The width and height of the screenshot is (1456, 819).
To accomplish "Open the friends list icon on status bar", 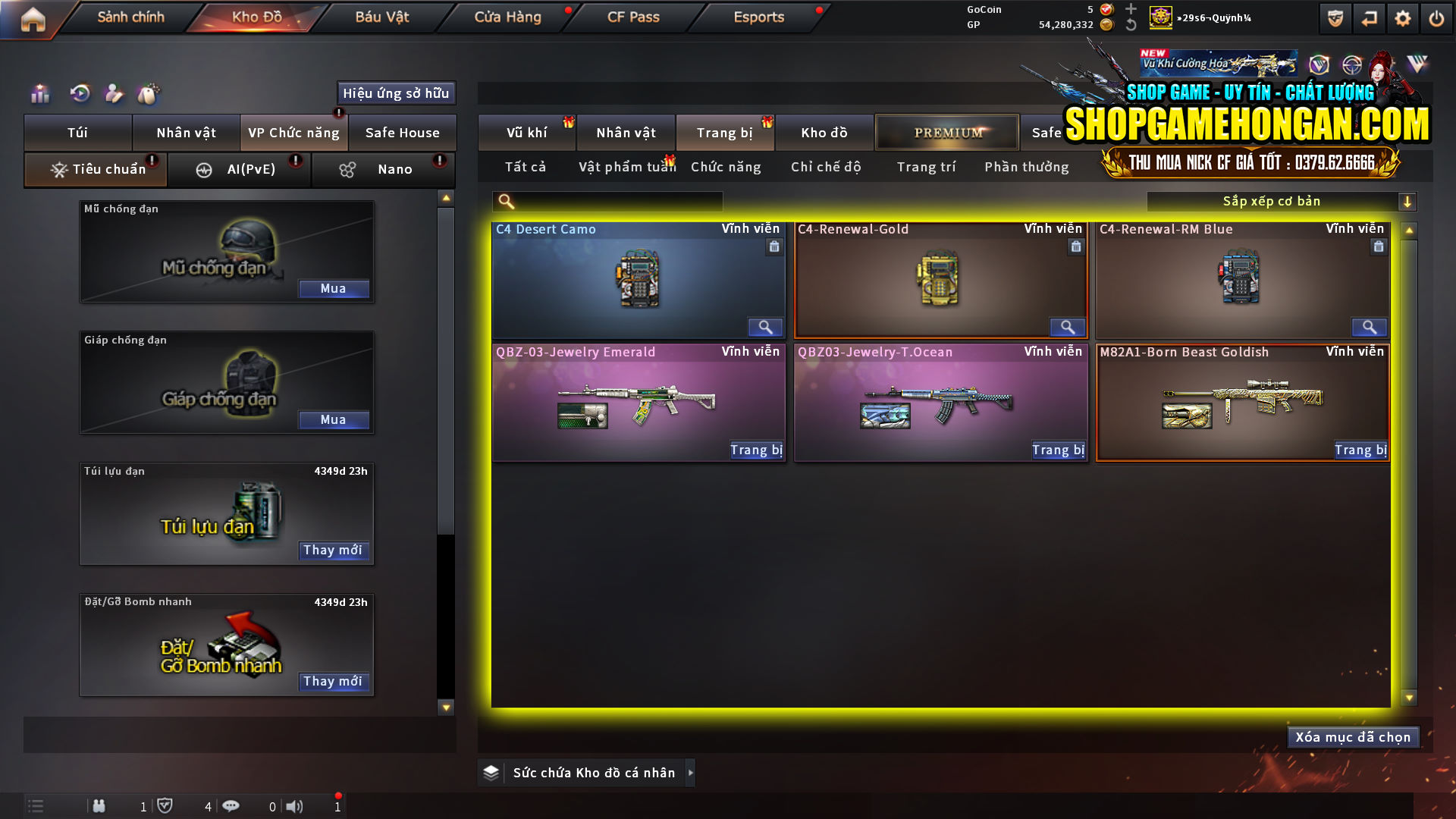I will (99, 806).
